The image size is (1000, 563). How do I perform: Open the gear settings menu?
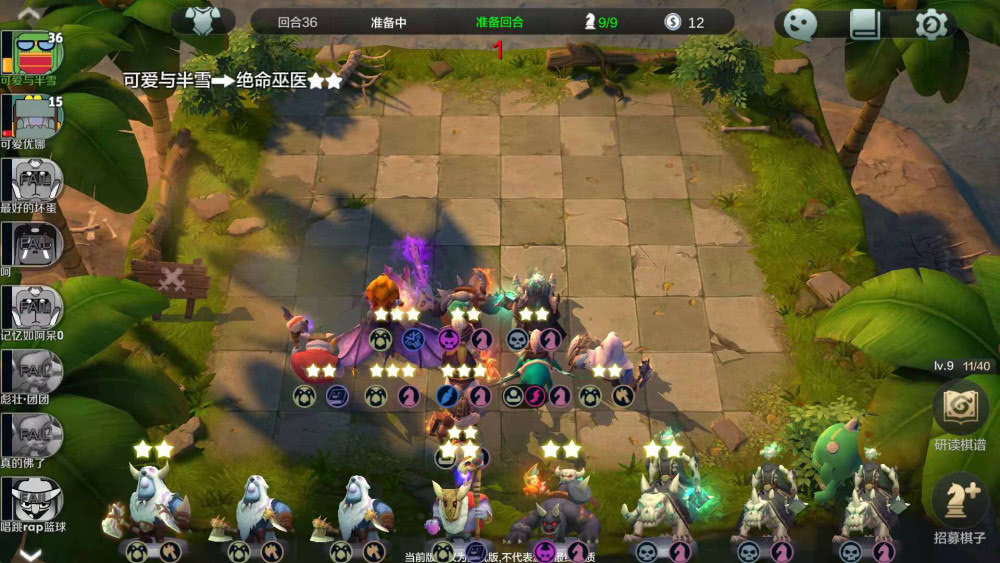click(931, 24)
